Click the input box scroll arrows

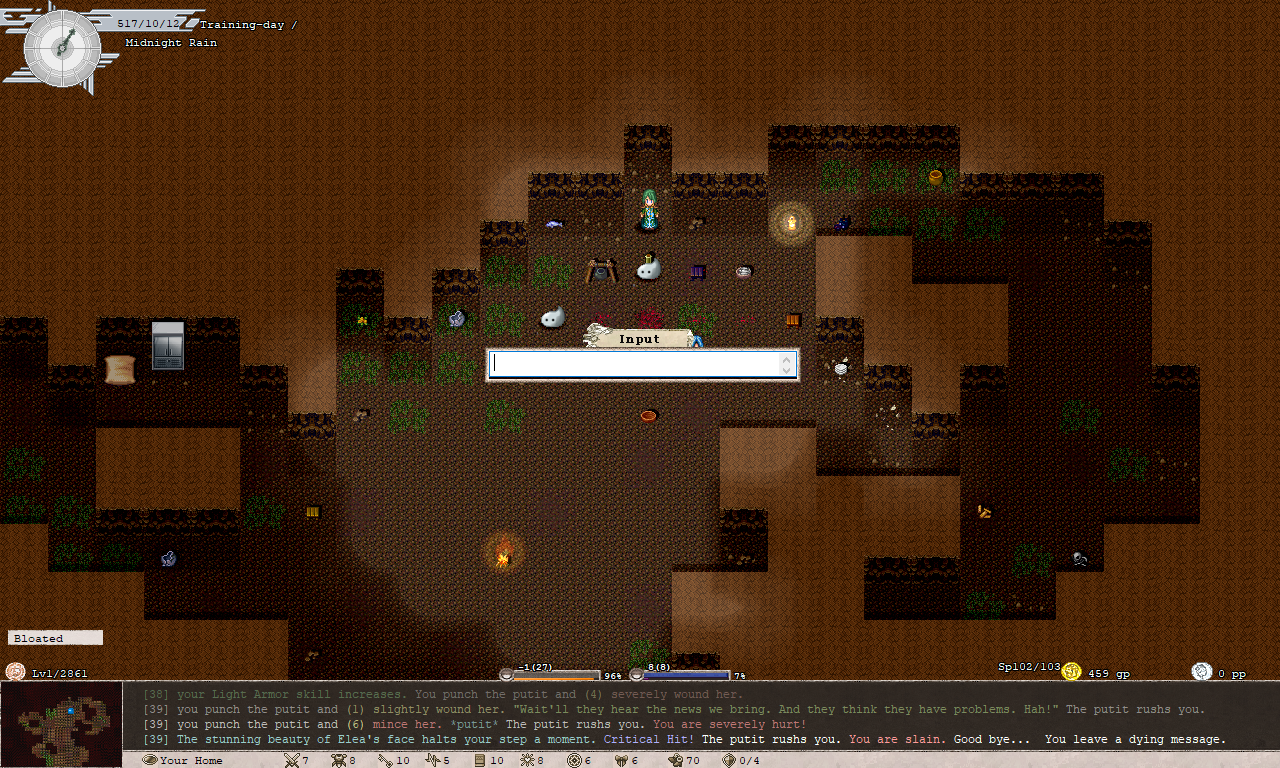pyautogui.click(x=788, y=365)
